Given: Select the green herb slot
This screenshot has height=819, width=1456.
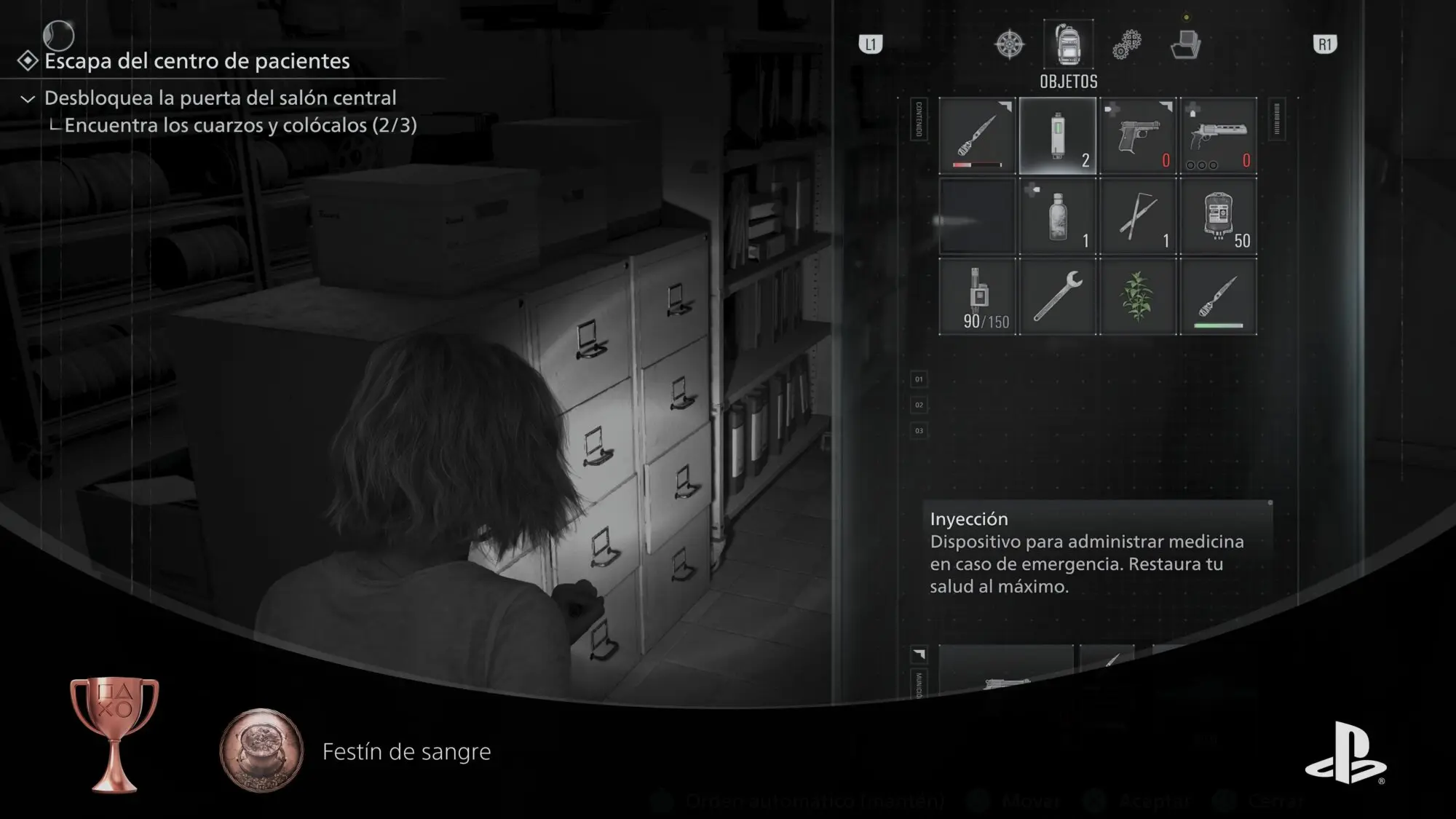Looking at the screenshot, I should 1138,297.
